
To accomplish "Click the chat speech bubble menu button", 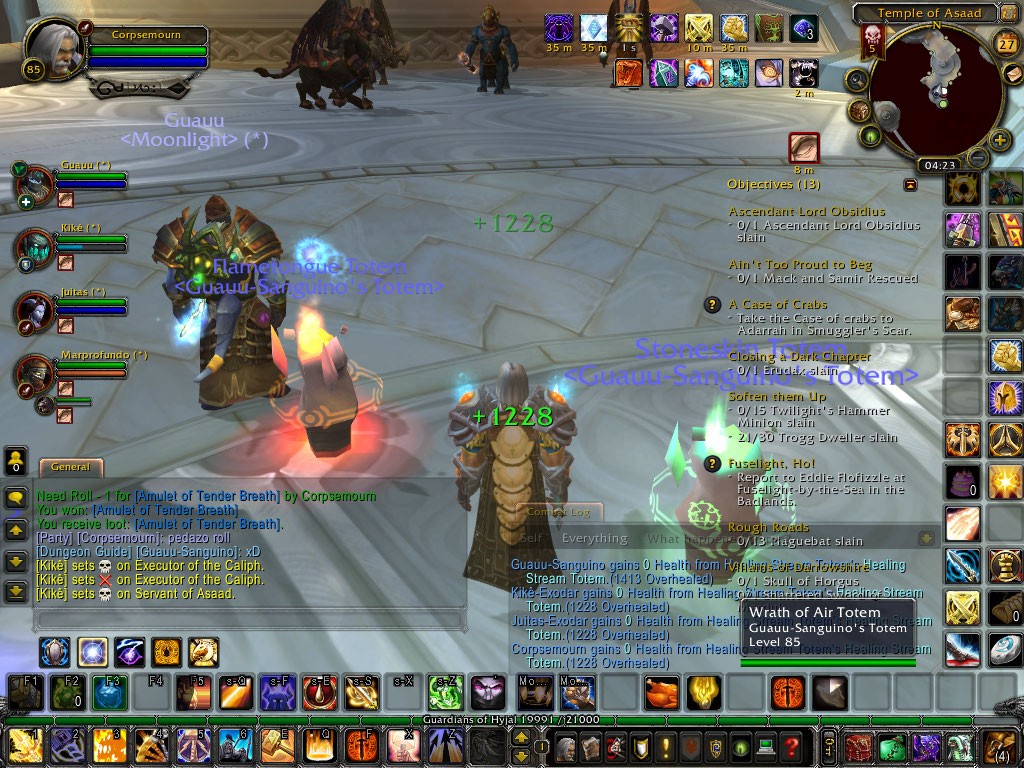I will coord(16,497).
